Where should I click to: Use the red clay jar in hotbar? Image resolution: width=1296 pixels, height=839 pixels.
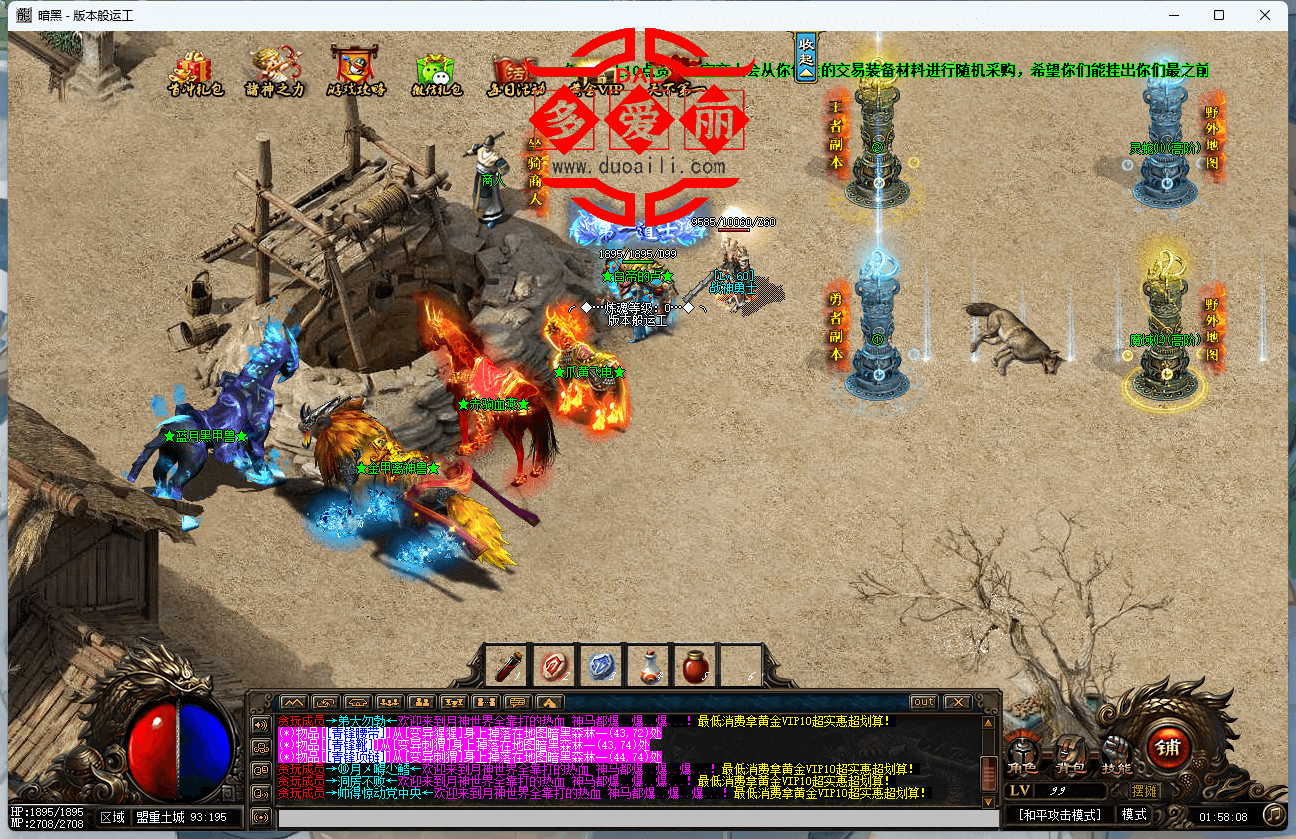click(x=695, y=666)
